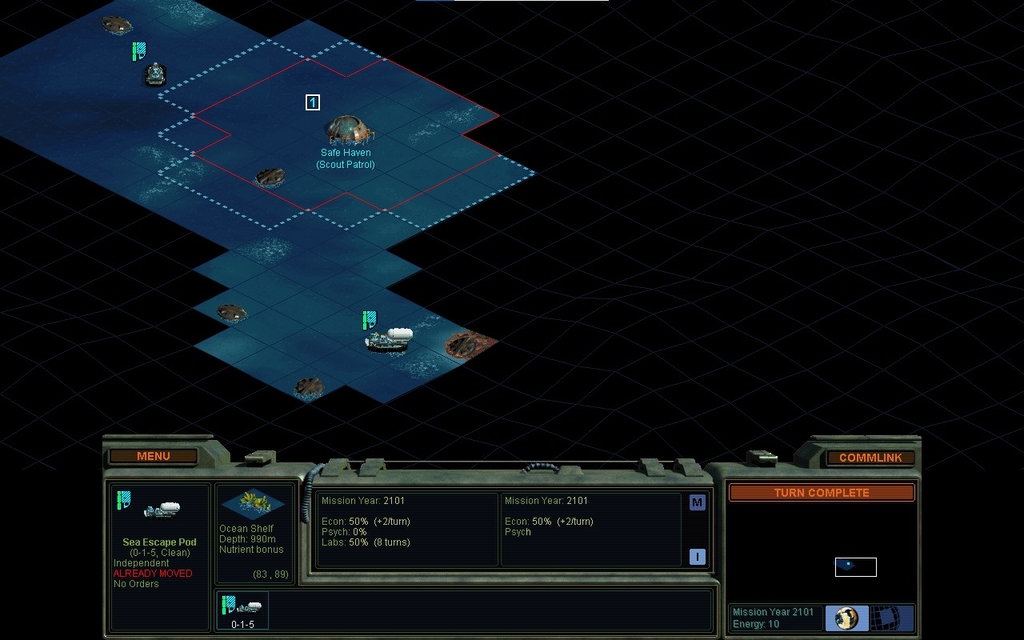Open the COMMLINK panel

tap(870, 457)
